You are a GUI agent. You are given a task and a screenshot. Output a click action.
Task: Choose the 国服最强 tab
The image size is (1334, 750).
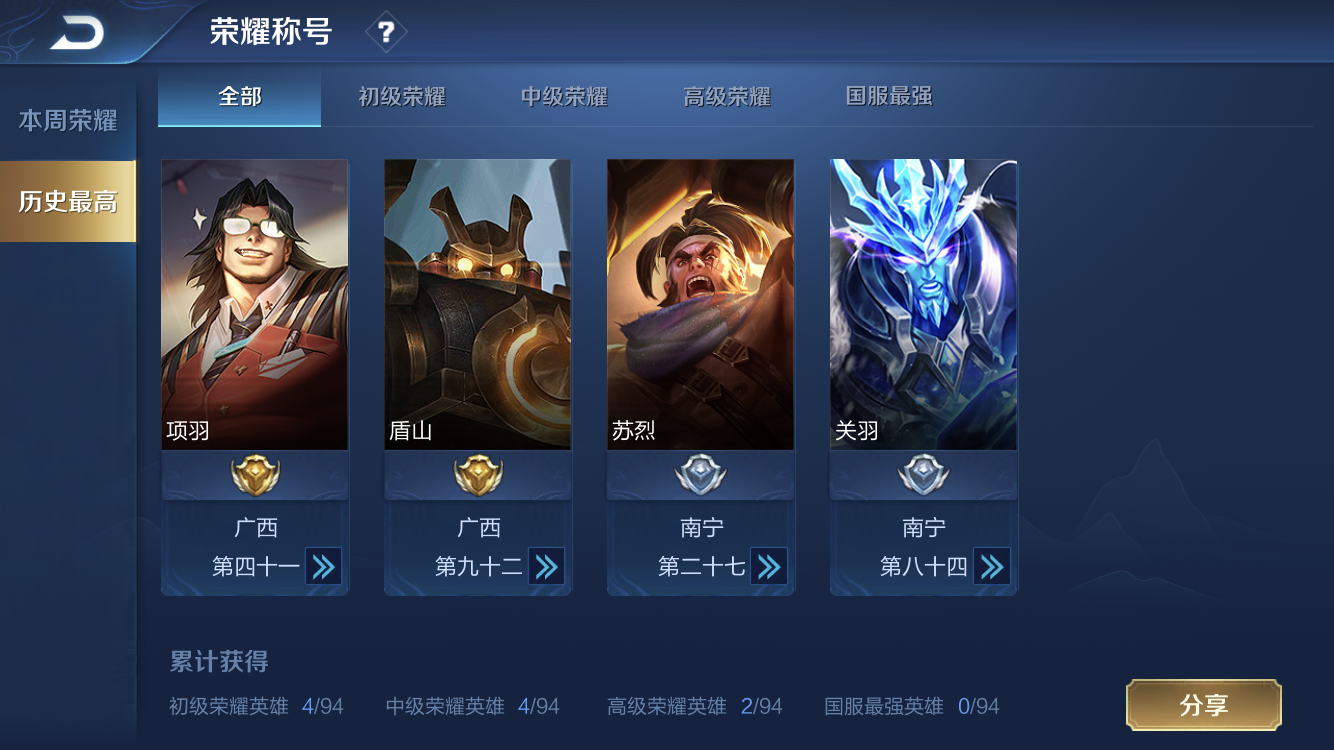(889, 97)
